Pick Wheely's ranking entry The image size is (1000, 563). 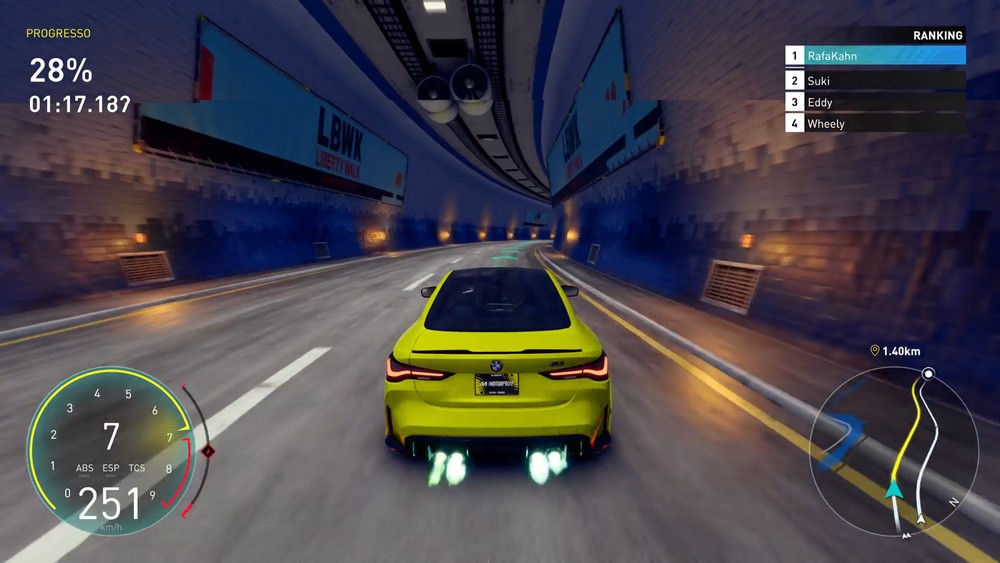coord(875,124)
